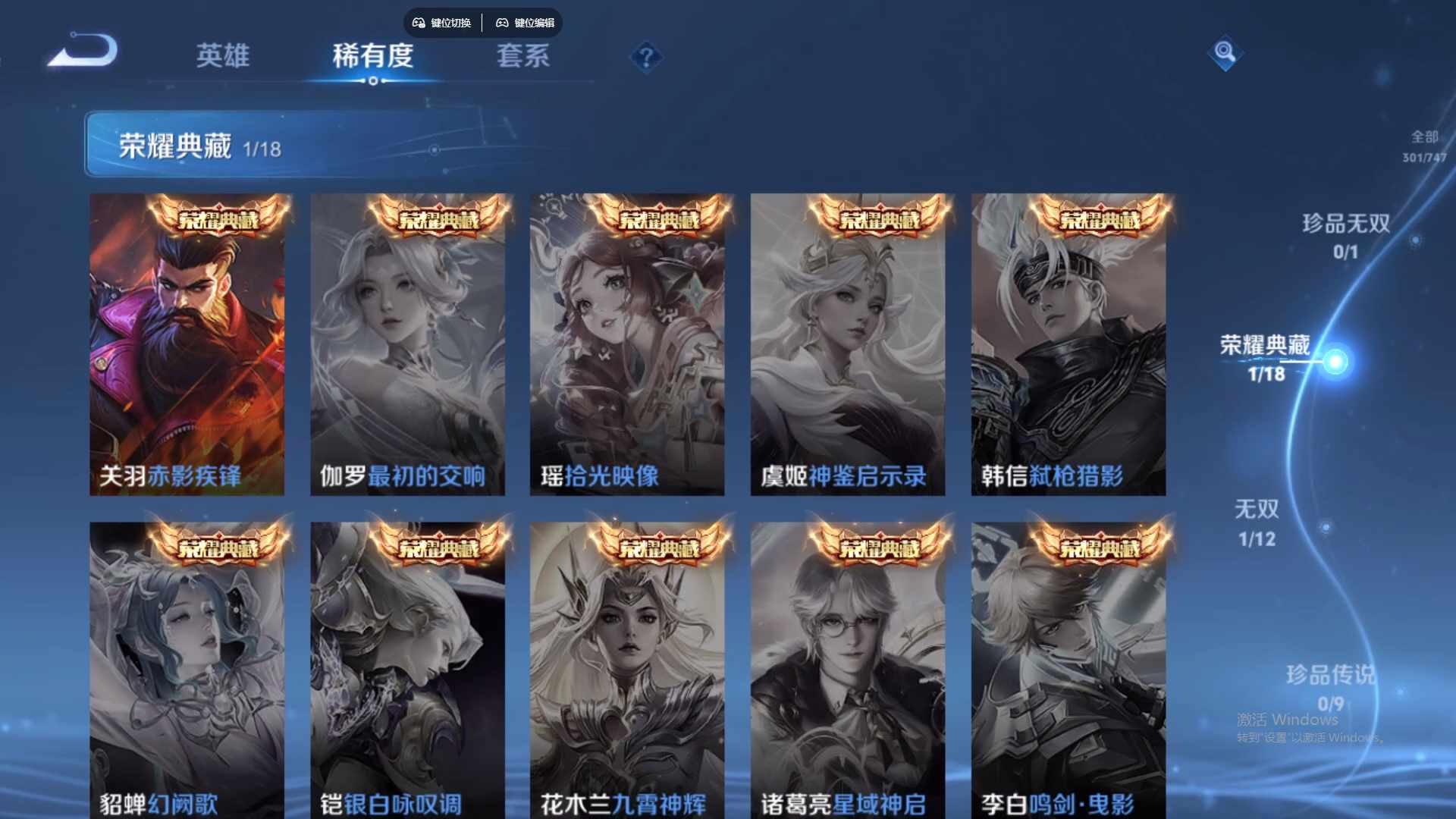Click the gamepad icon beside 键位编辑

pyautogui.click(x=501, y=23)
